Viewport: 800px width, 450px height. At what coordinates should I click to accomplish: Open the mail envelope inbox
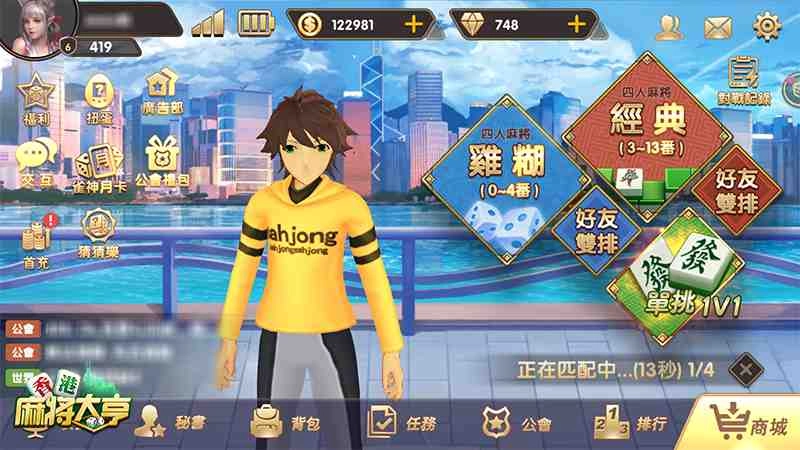point(718,27)
